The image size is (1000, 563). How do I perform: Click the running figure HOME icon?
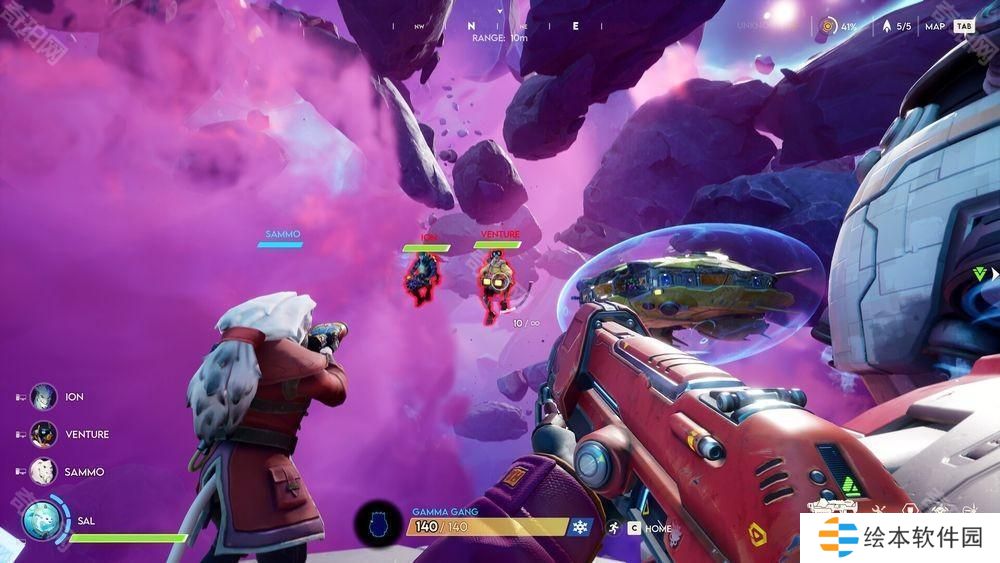[x=611, y=527]
